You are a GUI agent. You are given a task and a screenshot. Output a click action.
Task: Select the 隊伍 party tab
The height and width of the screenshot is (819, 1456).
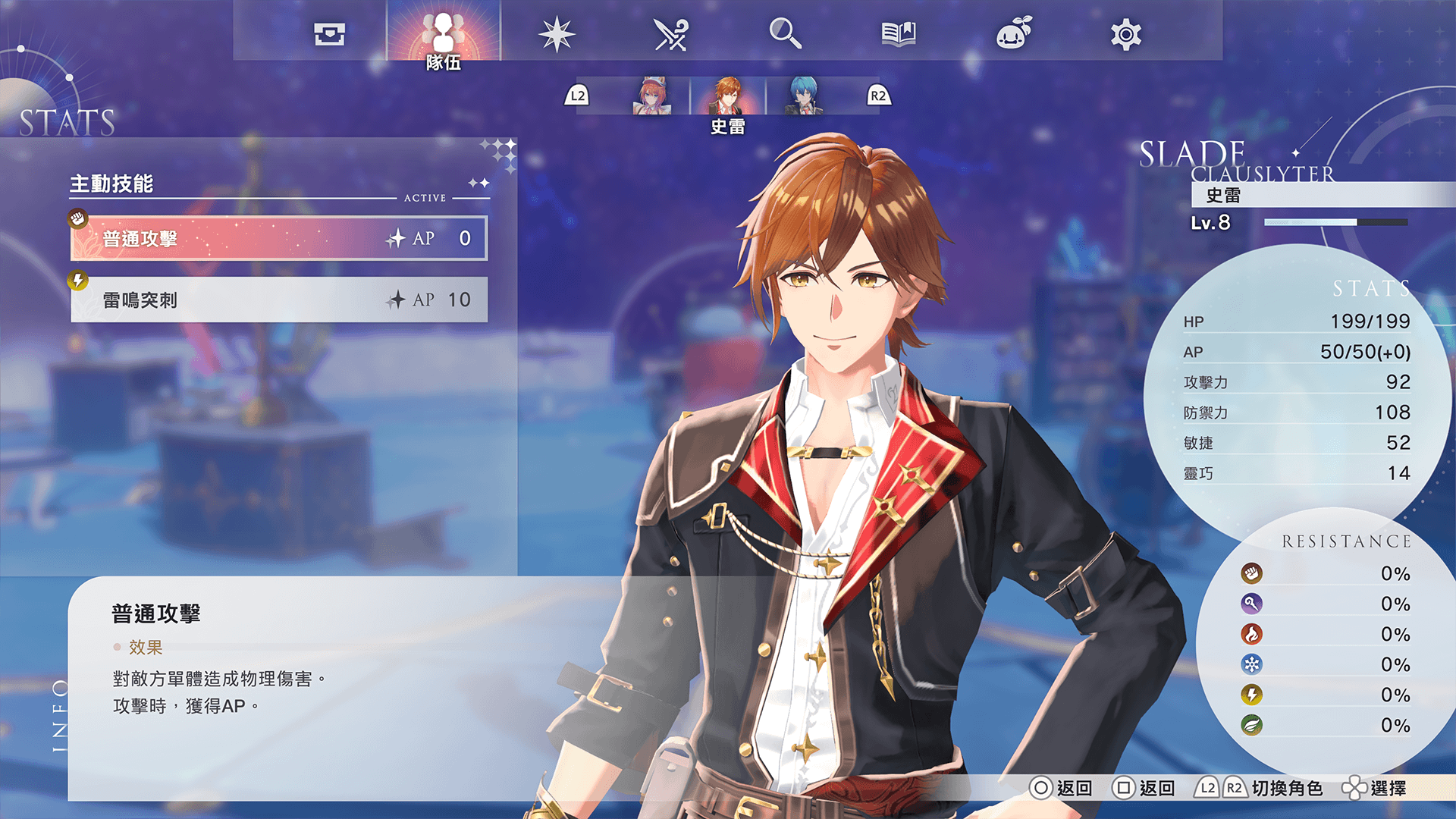(444, 34)
